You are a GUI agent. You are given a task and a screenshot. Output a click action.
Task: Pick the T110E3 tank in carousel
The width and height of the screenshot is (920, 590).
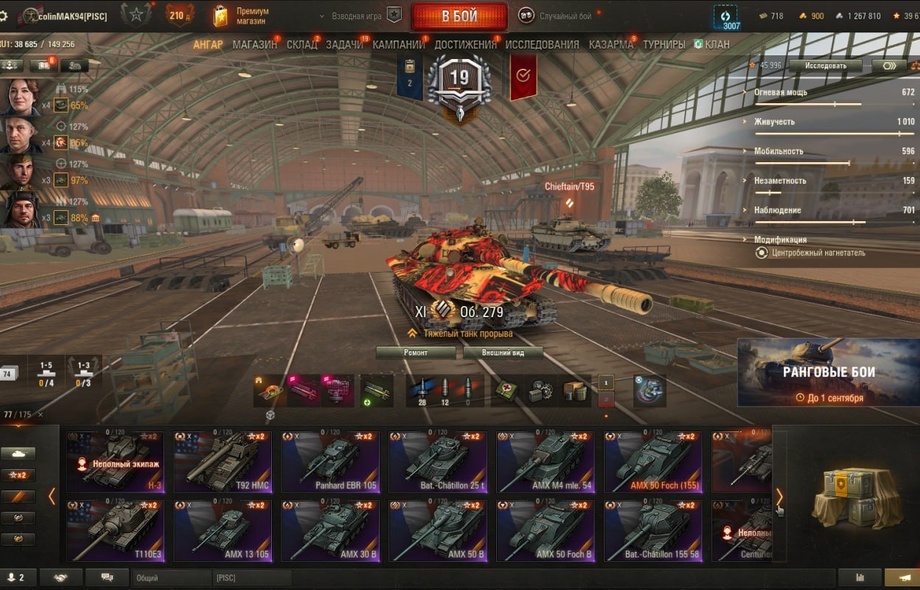click(x=114, y=531)
